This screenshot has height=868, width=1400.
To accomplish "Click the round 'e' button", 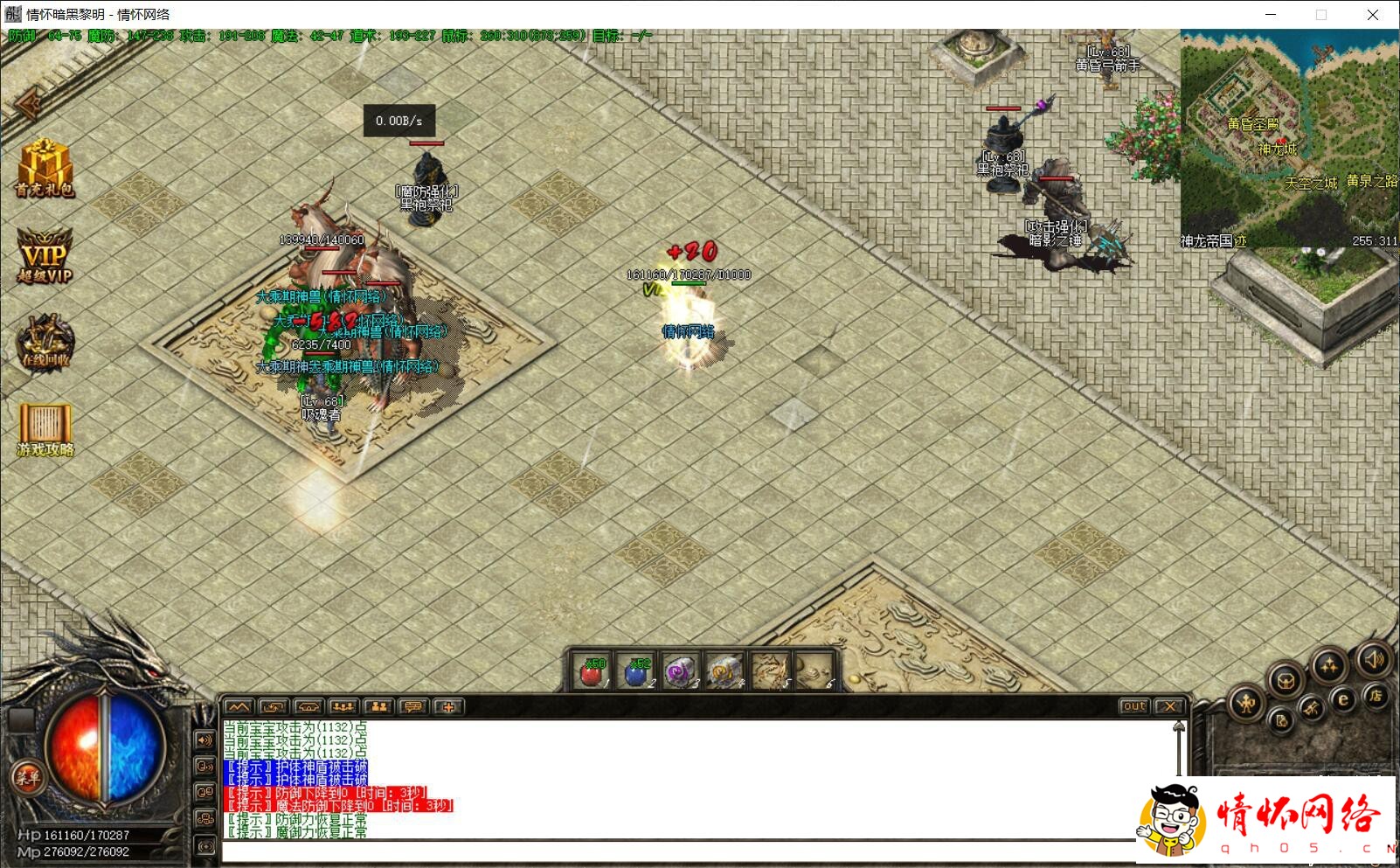I will (1343, 699).
